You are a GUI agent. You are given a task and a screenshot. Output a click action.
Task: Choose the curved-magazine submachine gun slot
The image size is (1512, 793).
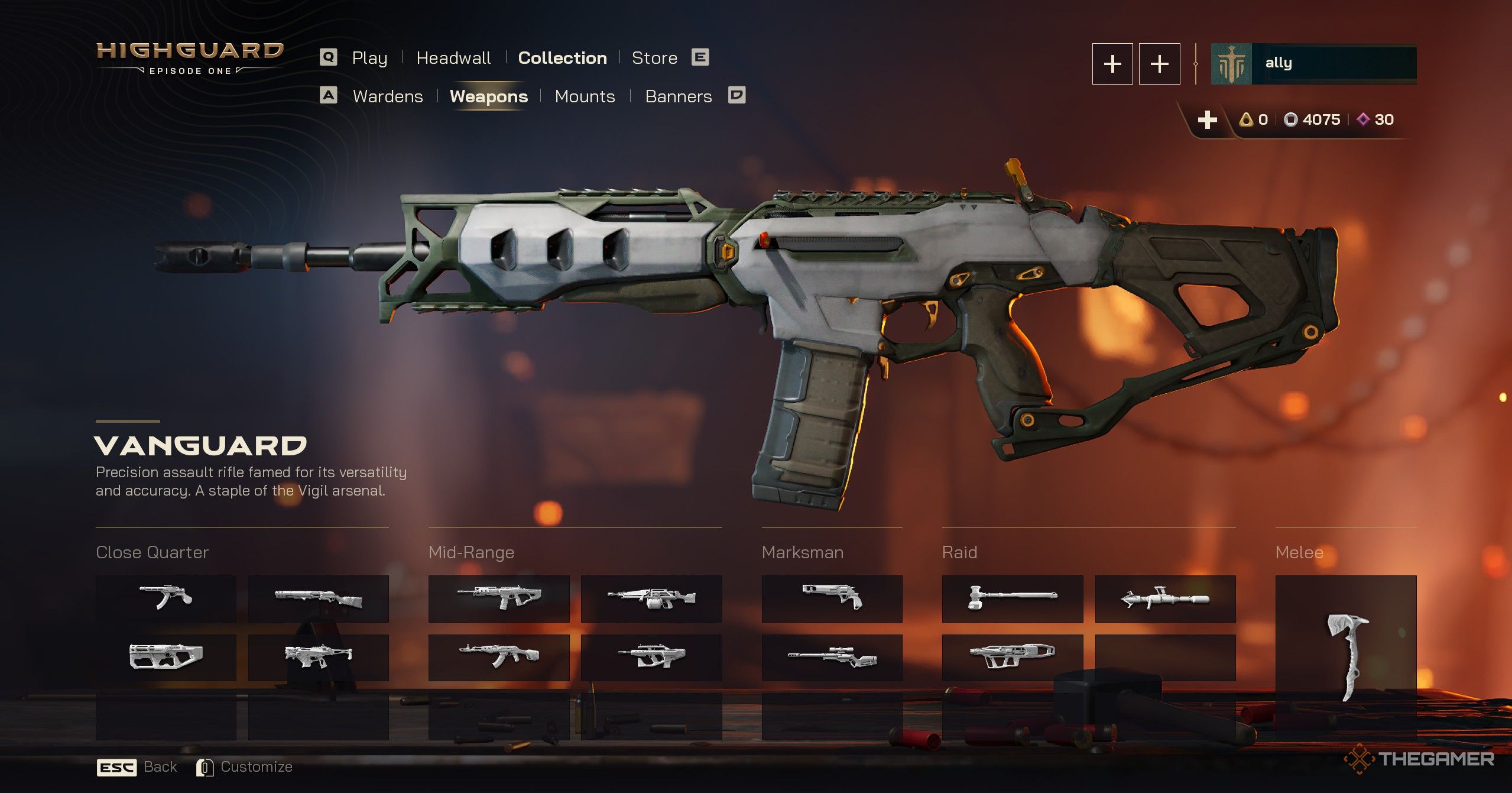[166, 598]
